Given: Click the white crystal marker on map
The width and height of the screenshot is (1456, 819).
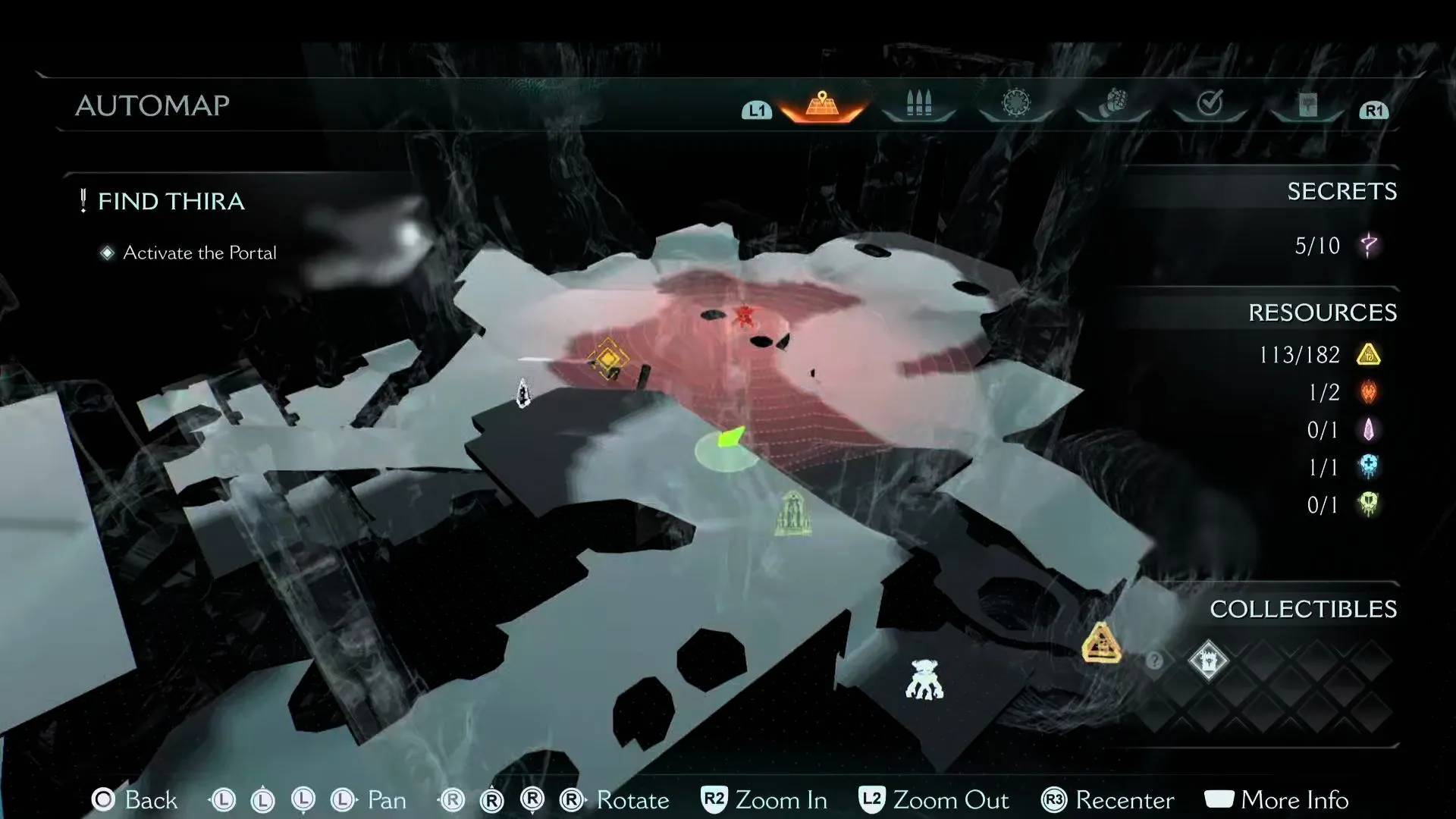Looking at the screenshot, I should point(522,393).
